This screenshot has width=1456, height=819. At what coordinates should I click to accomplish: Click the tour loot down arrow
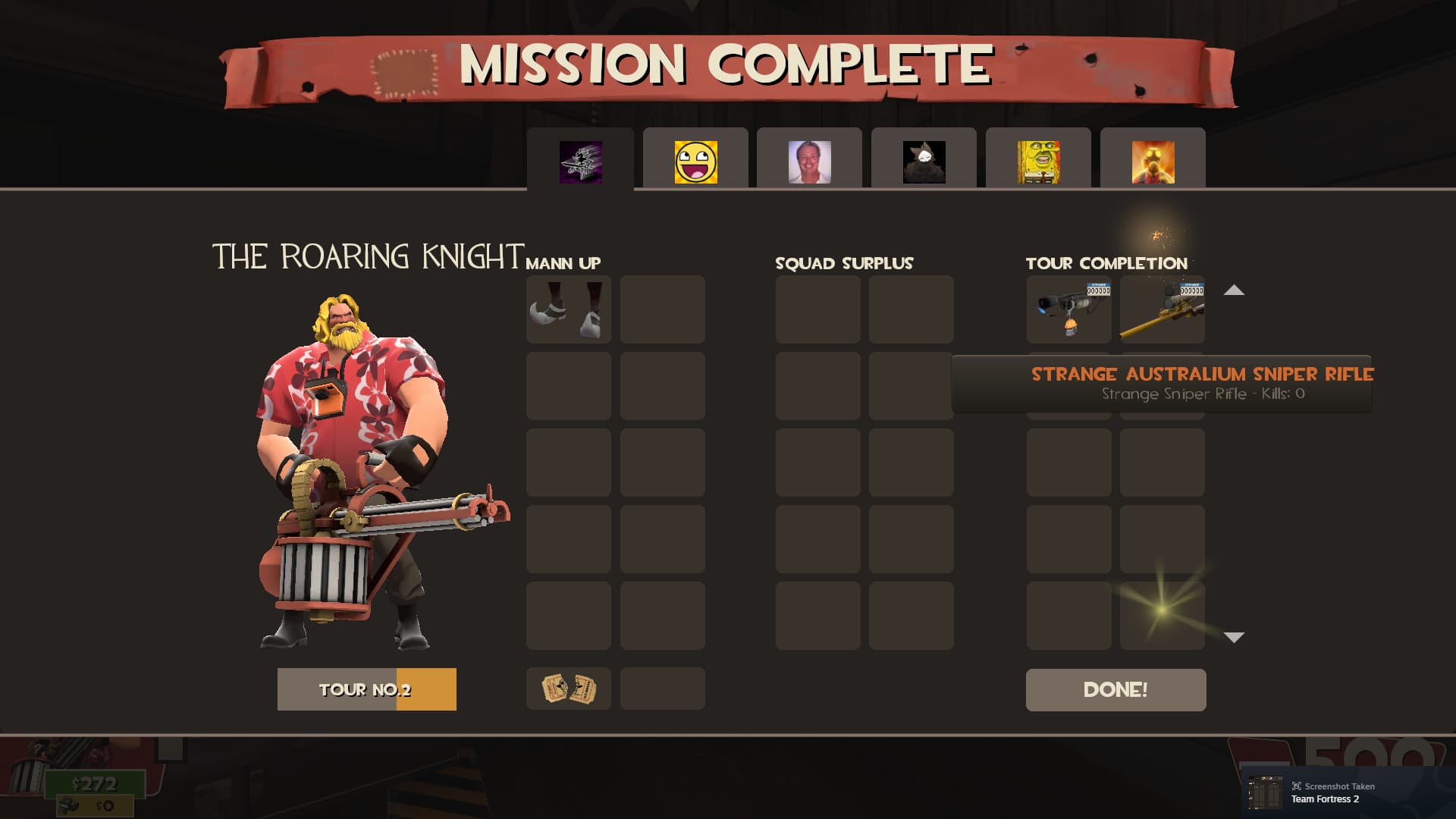(1234, 637)
